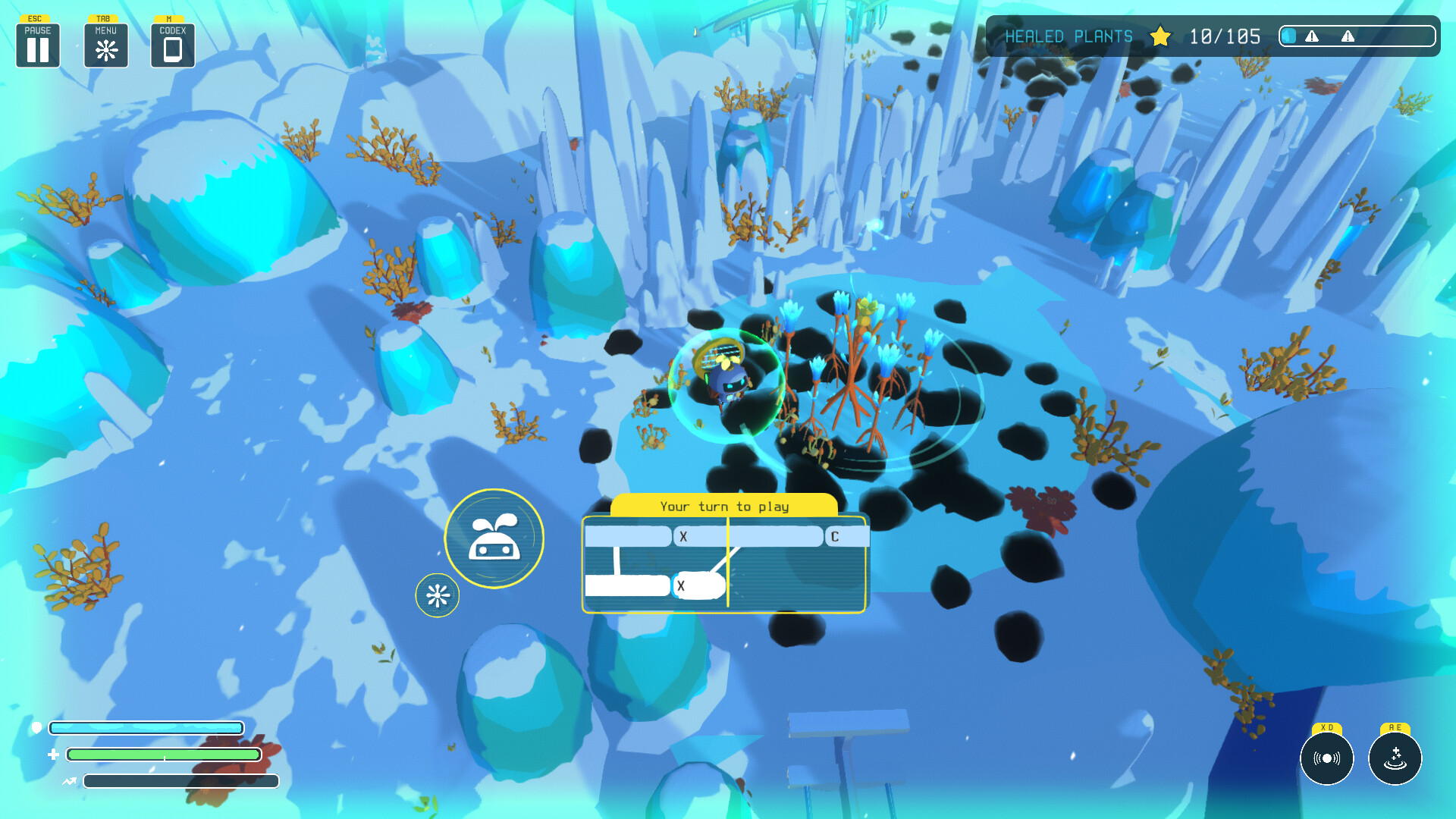1456x819 pixels.
Task: Click the trend arrow icon near the bottom bar
Action: point(70,782)
